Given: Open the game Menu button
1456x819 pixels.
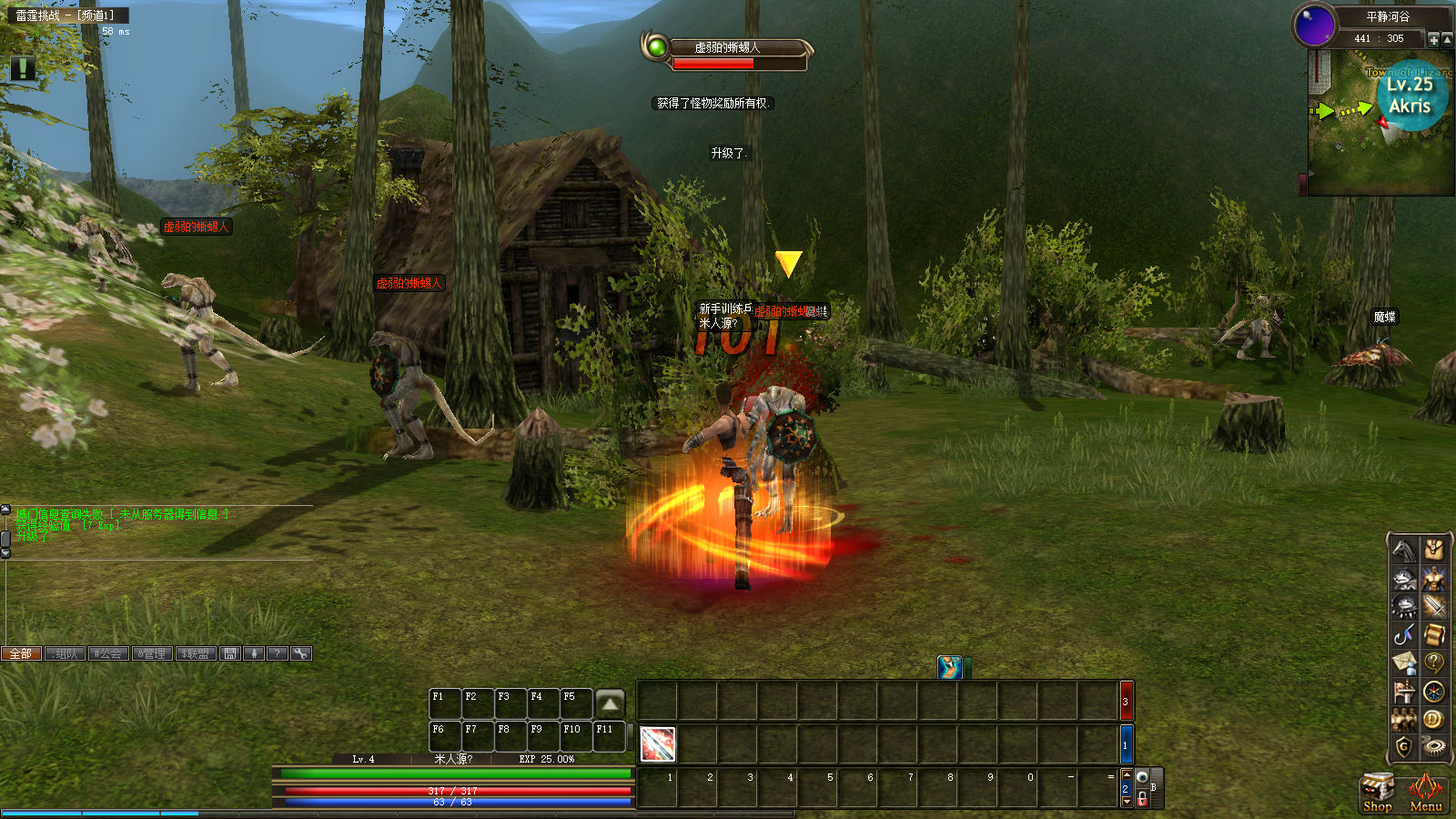Looking at the screenshot, I should 1425,792.
